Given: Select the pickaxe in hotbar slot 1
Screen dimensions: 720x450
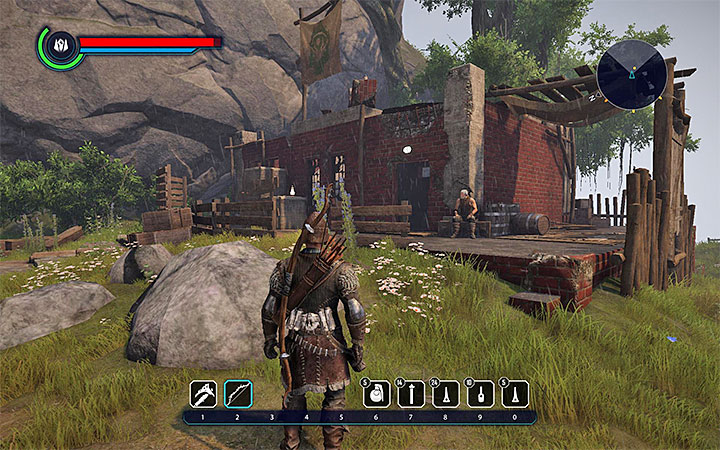Looking at the screenshot, I should (x=204, y=393).
